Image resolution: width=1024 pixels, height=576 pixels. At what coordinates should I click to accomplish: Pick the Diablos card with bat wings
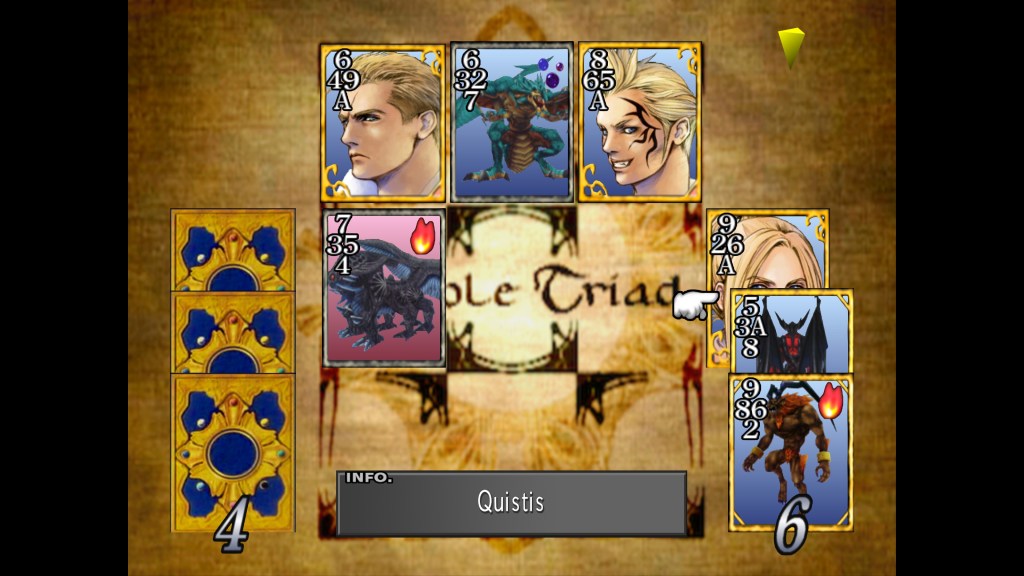(790, 332)
